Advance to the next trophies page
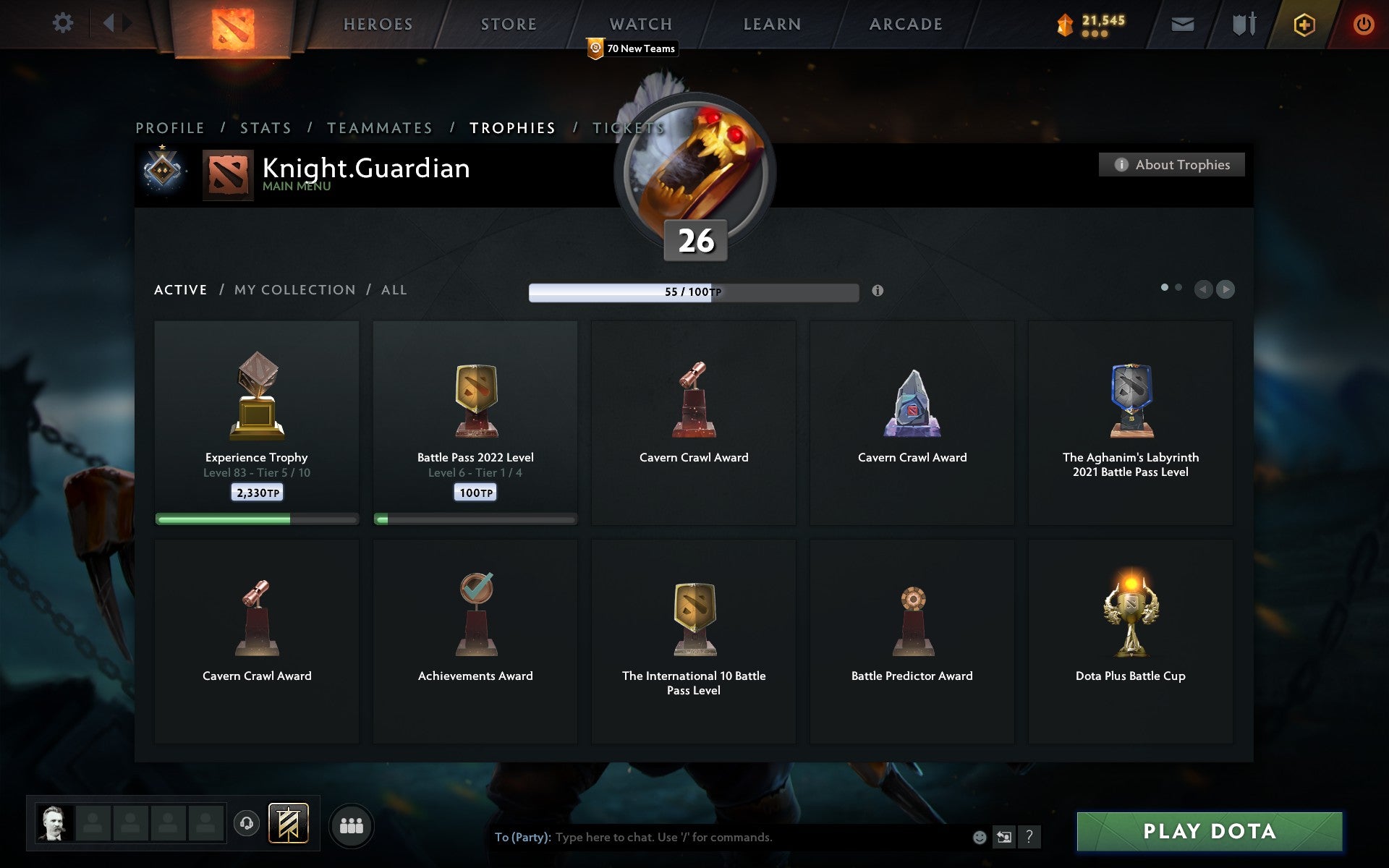Screen dimensions: 1389x868 pyautogui.click(x=1226, y=289)
